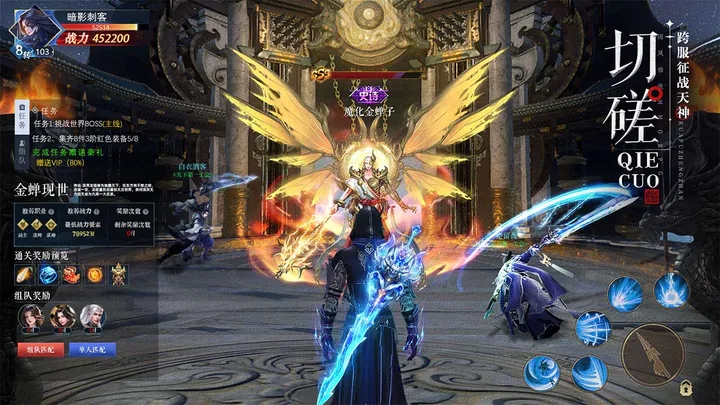This screenshot has width=720, height=405.
Task: Inspect the blue ring reward icon
Action: click(x=48, y=274)
